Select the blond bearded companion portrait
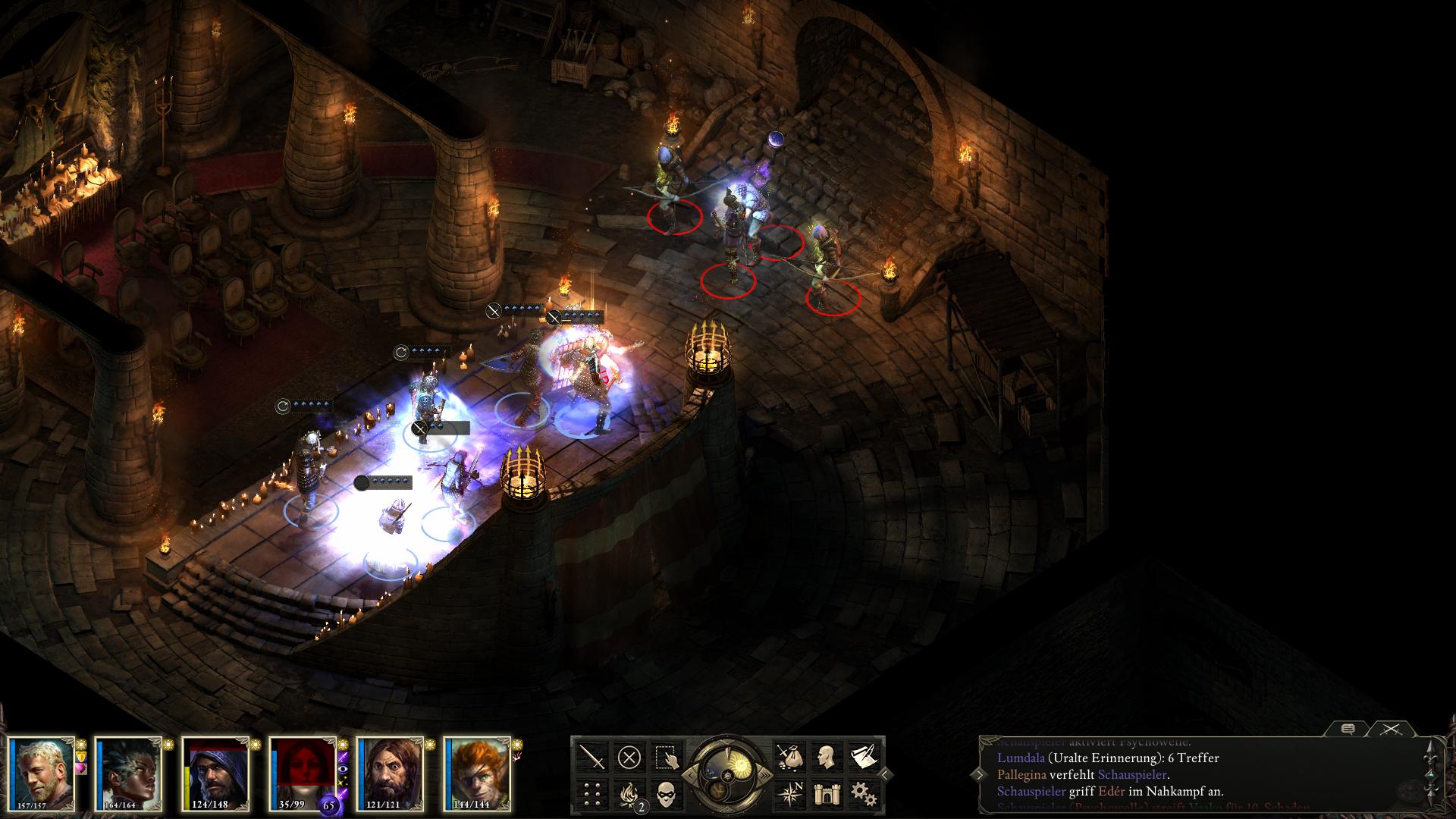1456x819 pixels. (x=42, y=772)
